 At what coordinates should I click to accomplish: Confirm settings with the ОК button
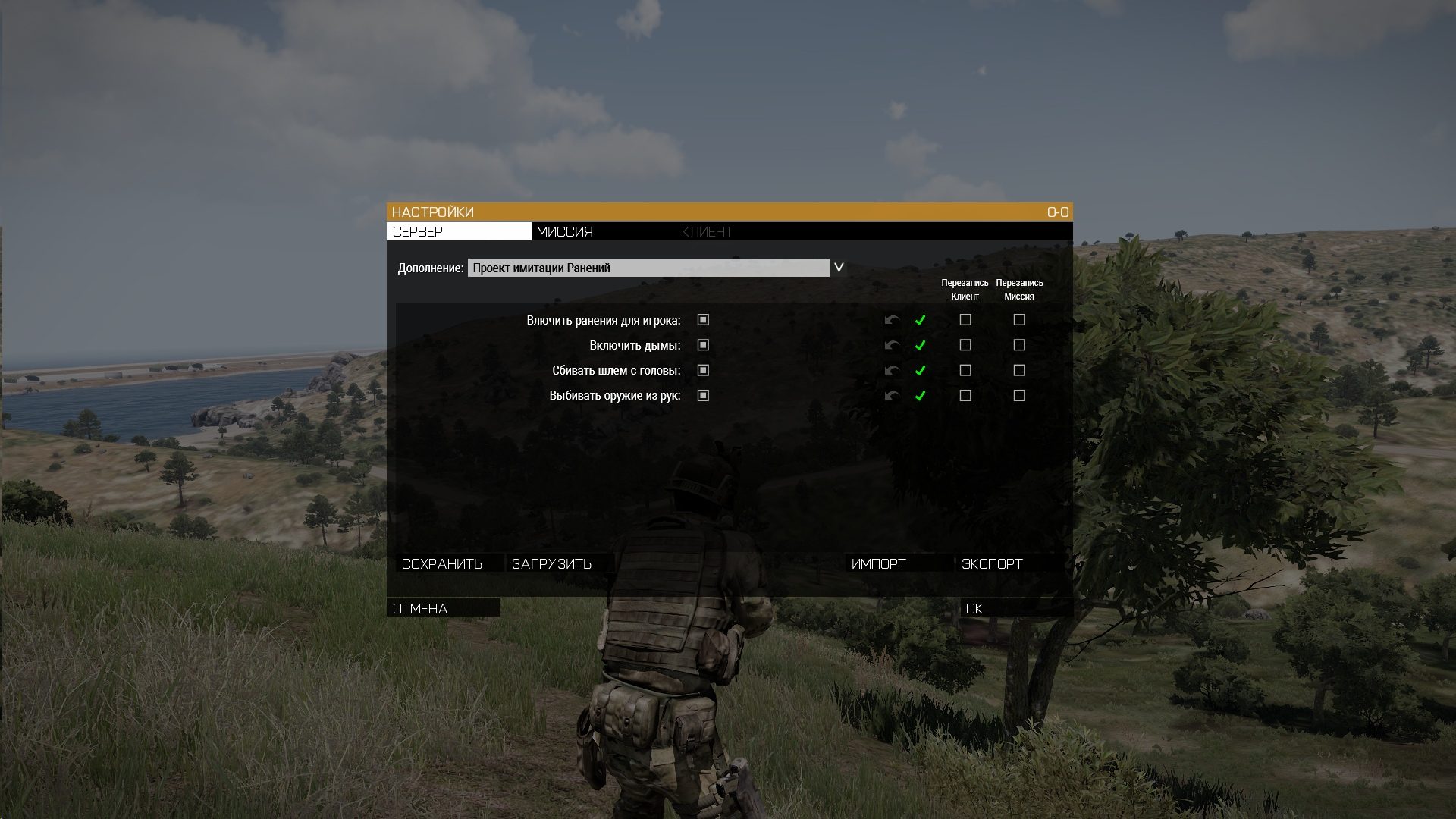point(974,608)
